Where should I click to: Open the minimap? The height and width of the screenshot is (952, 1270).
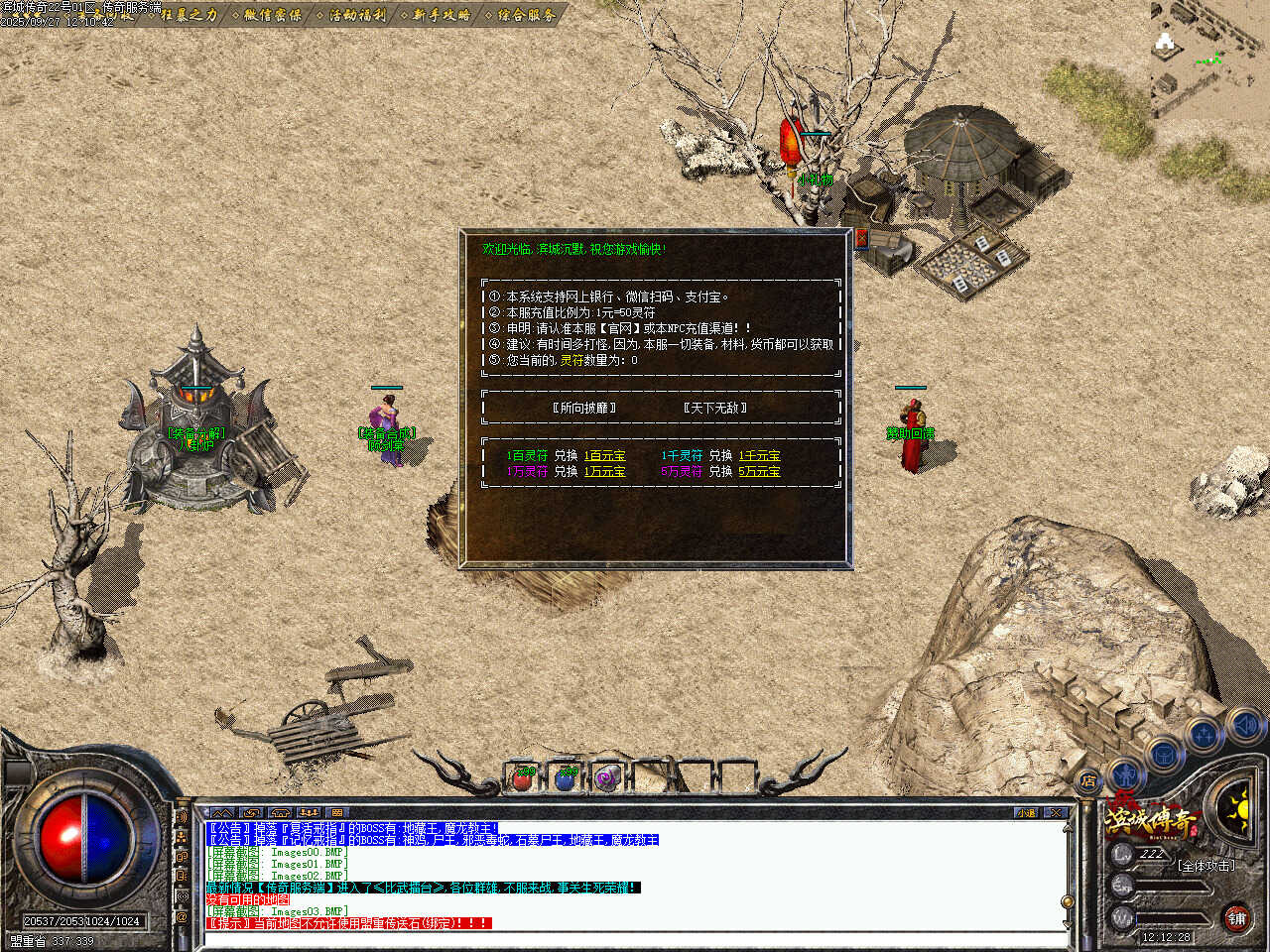[1209, 59]
